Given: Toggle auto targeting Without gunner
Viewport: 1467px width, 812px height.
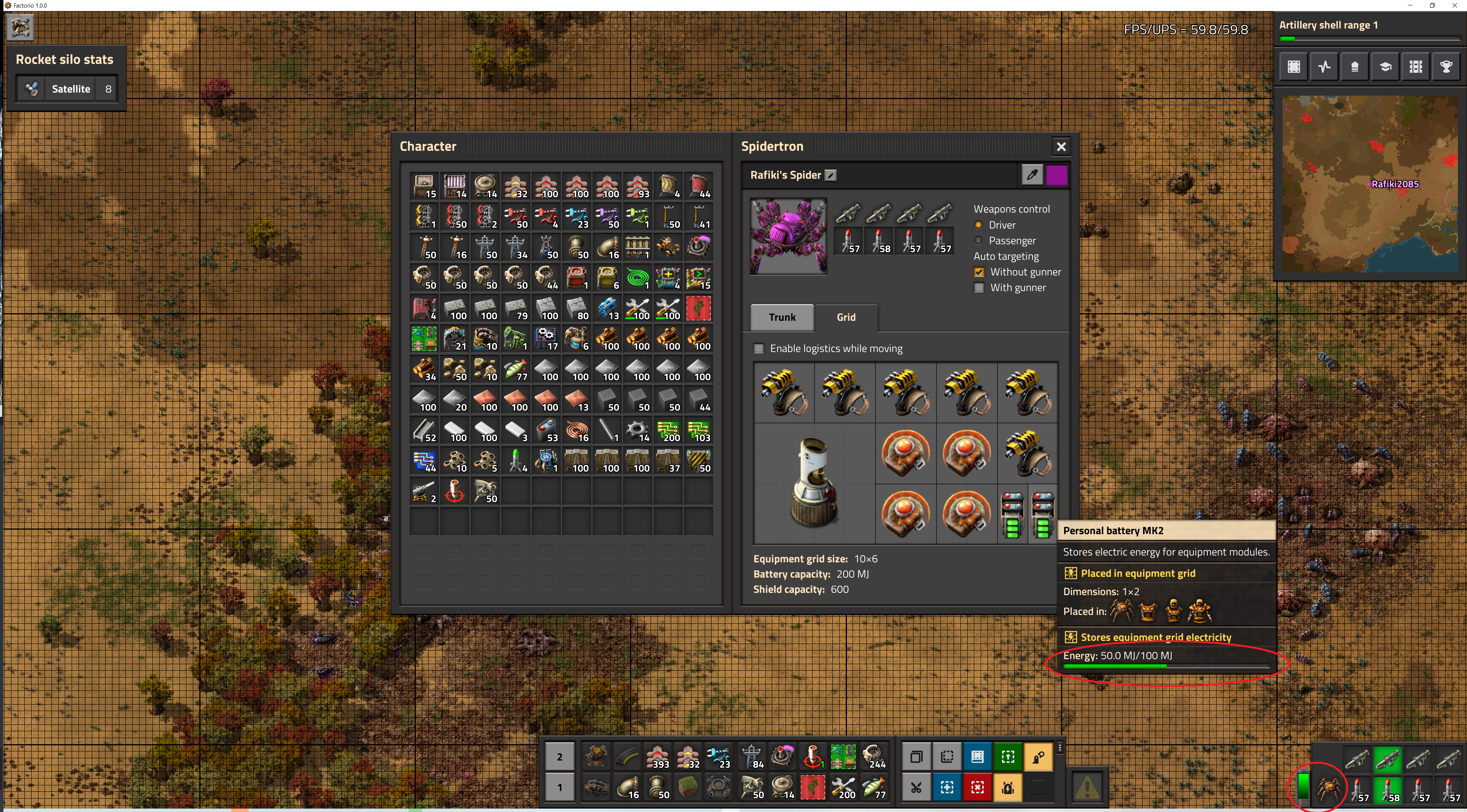Looking at the screenshot, I should pos(979,272).
